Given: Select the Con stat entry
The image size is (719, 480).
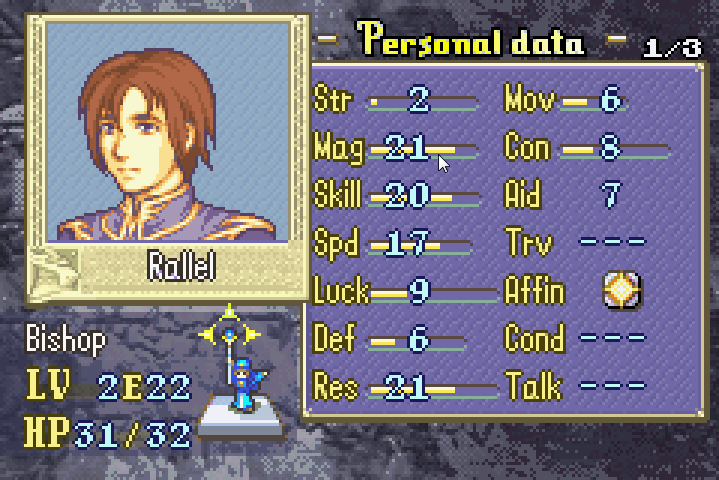Looking at the screenshot, I should 580,148.
